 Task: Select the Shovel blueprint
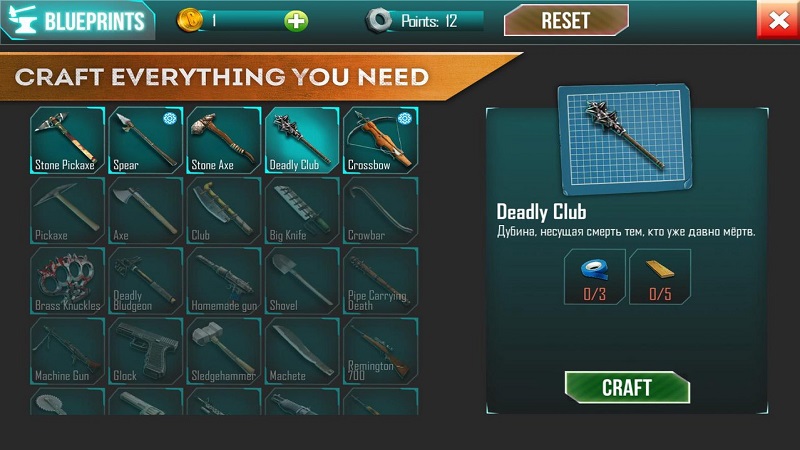300,280
